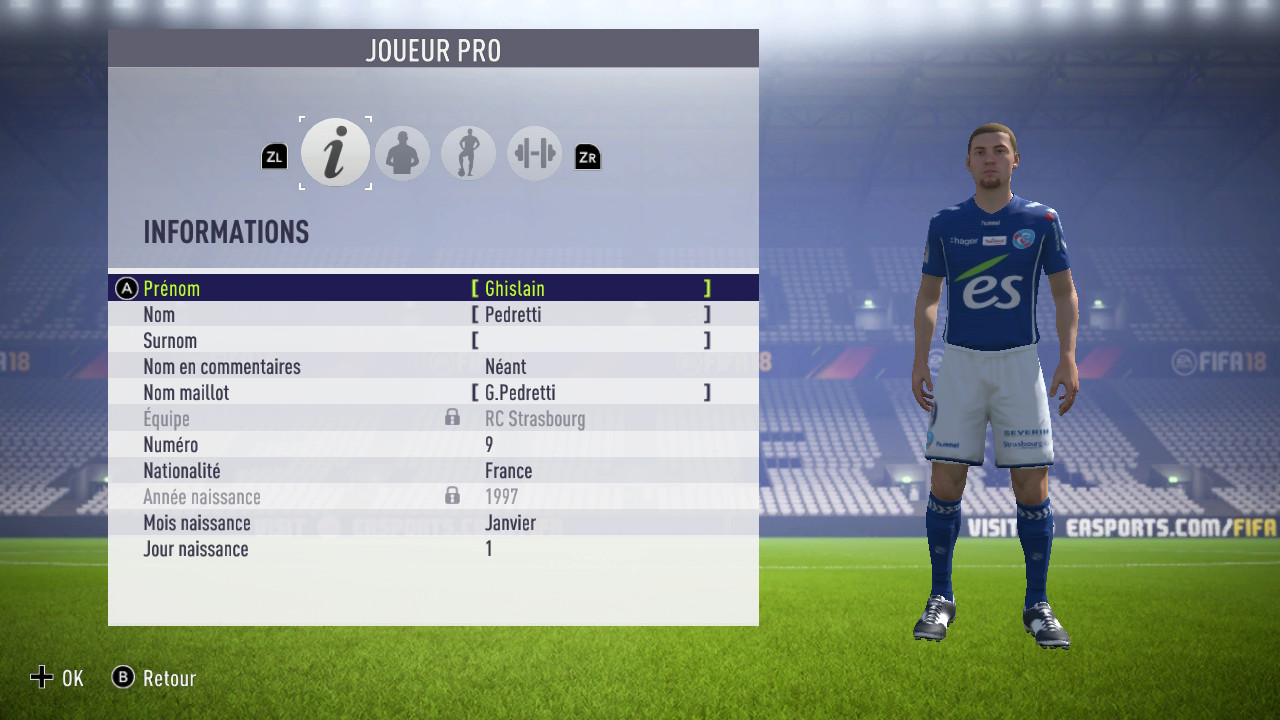This screenshot has width=1280, height=720.
Task: Open the head appearance editor icon
Action: [x=402, y=152]
